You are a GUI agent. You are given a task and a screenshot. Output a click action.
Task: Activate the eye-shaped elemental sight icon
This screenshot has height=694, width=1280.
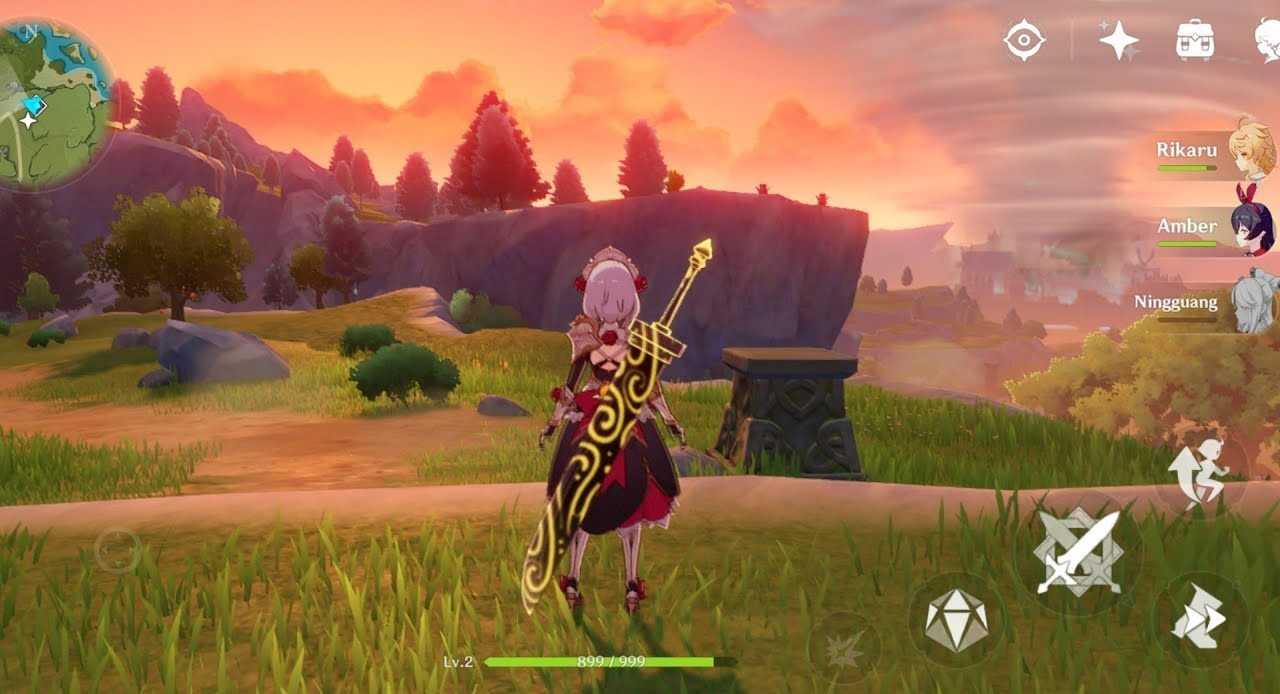[1025, 41]
